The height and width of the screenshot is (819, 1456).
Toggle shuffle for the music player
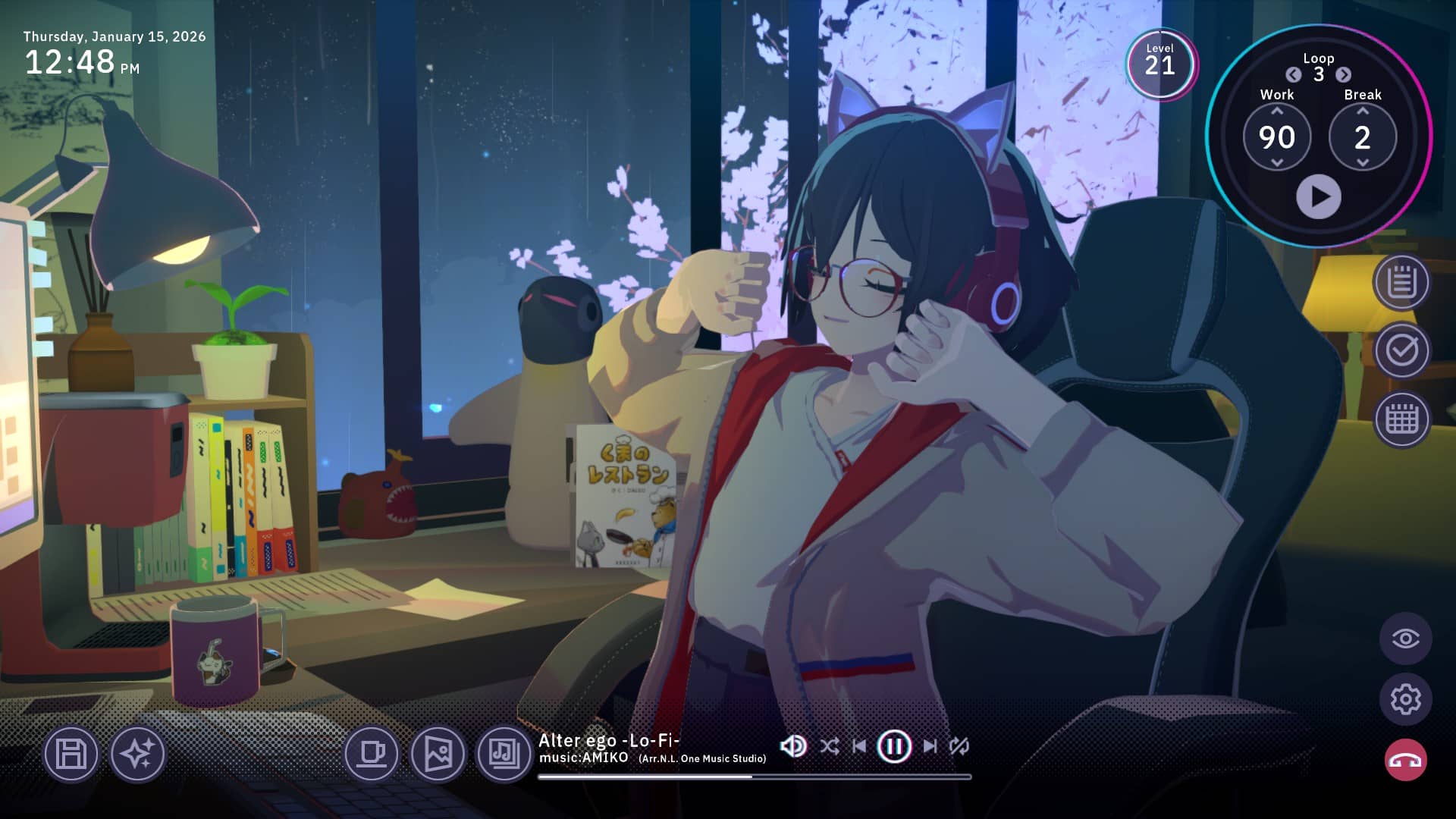pyautogui.click(x=830, y=746)
